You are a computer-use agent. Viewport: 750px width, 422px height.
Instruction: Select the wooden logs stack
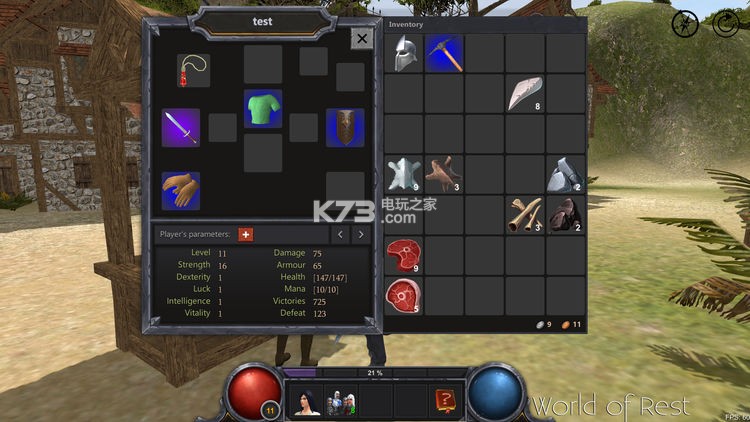click(525, 215)
